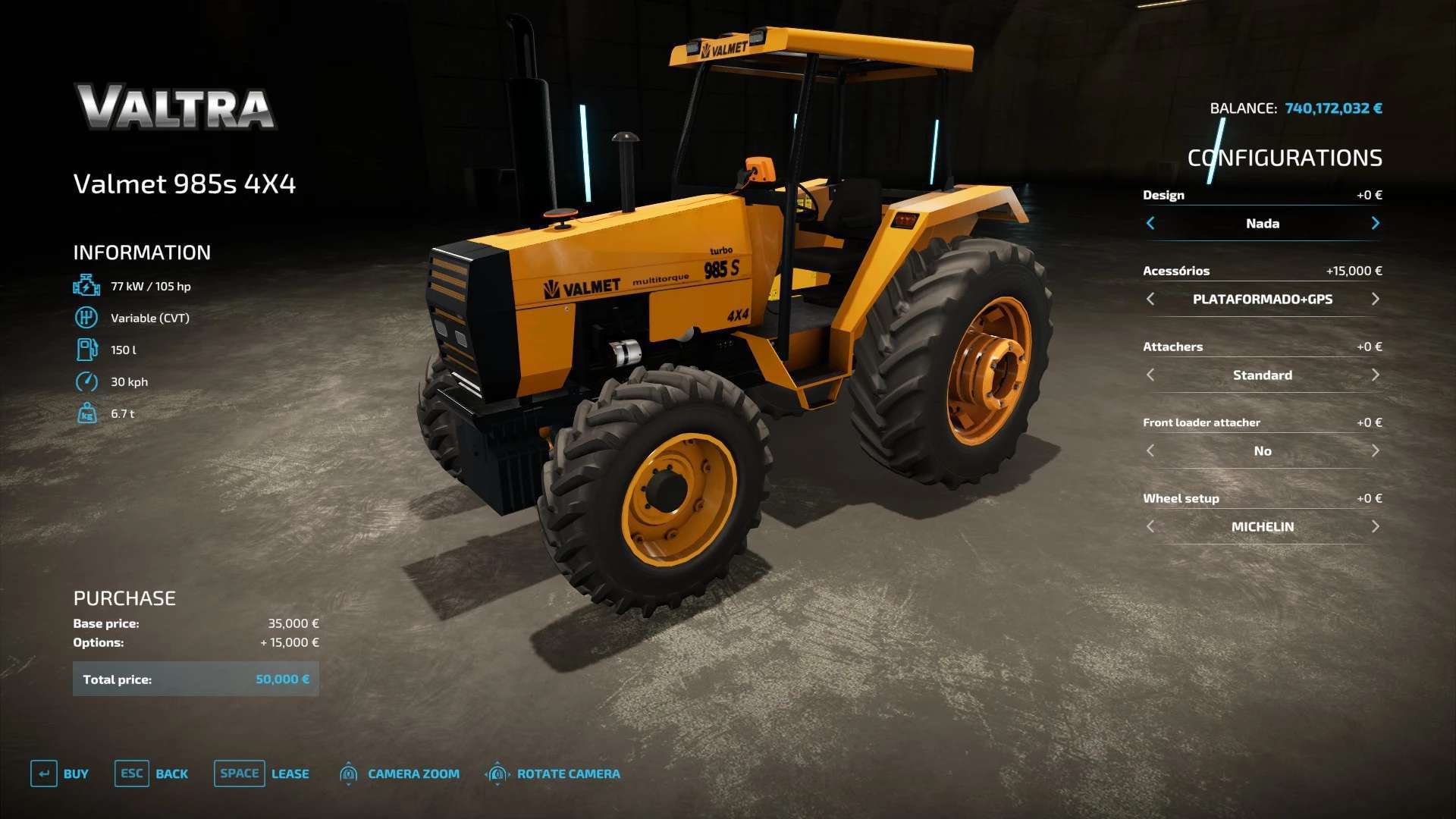Click the top speed gauge icon

[x=86, y=381]
